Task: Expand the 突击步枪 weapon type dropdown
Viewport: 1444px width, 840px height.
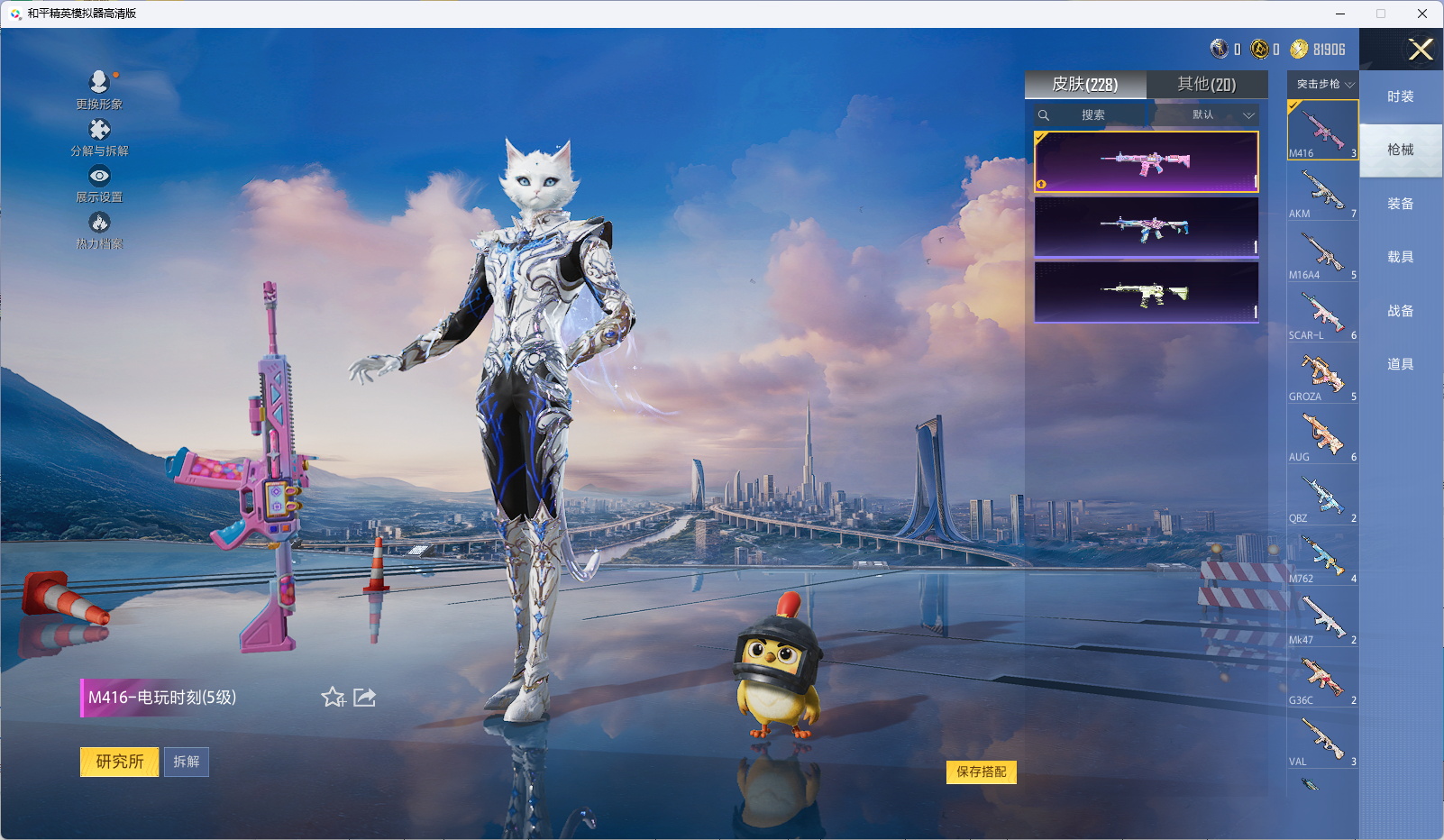Action: (x=1323, y=84)
